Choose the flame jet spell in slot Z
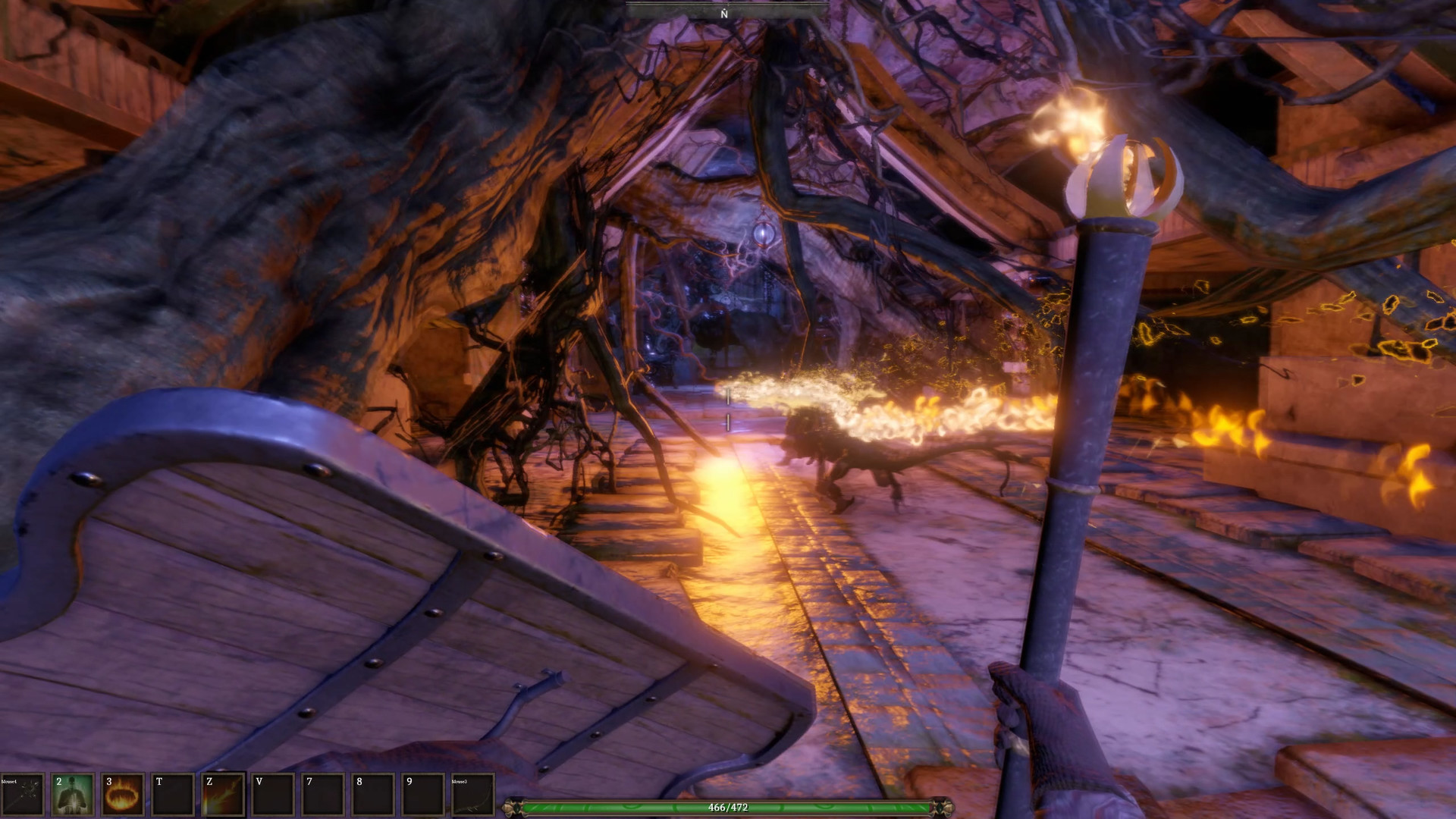The height and width of the screenshot is (819, 1456). tap(223, 795)
